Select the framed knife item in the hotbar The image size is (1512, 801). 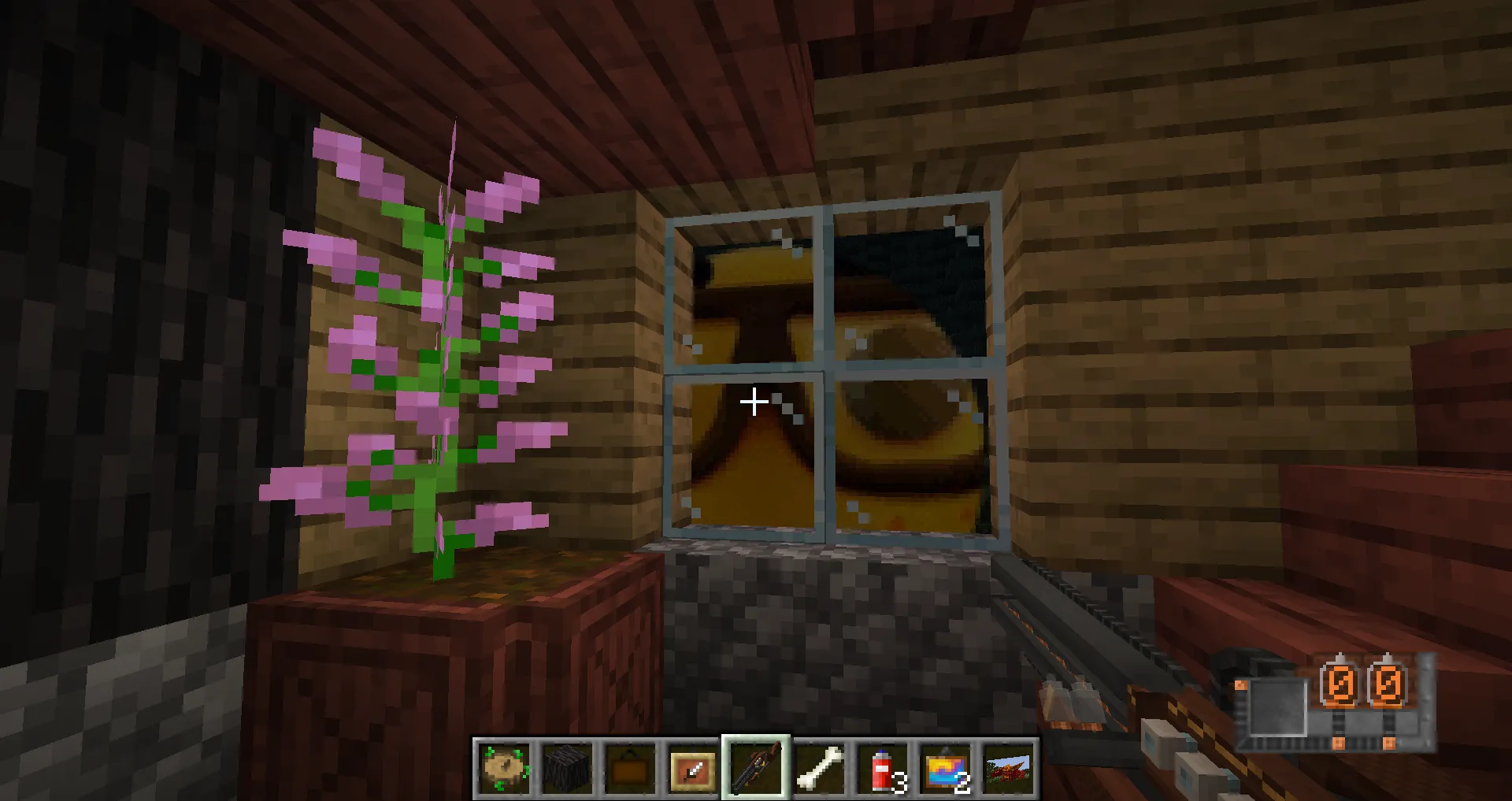tap(692, 769)
